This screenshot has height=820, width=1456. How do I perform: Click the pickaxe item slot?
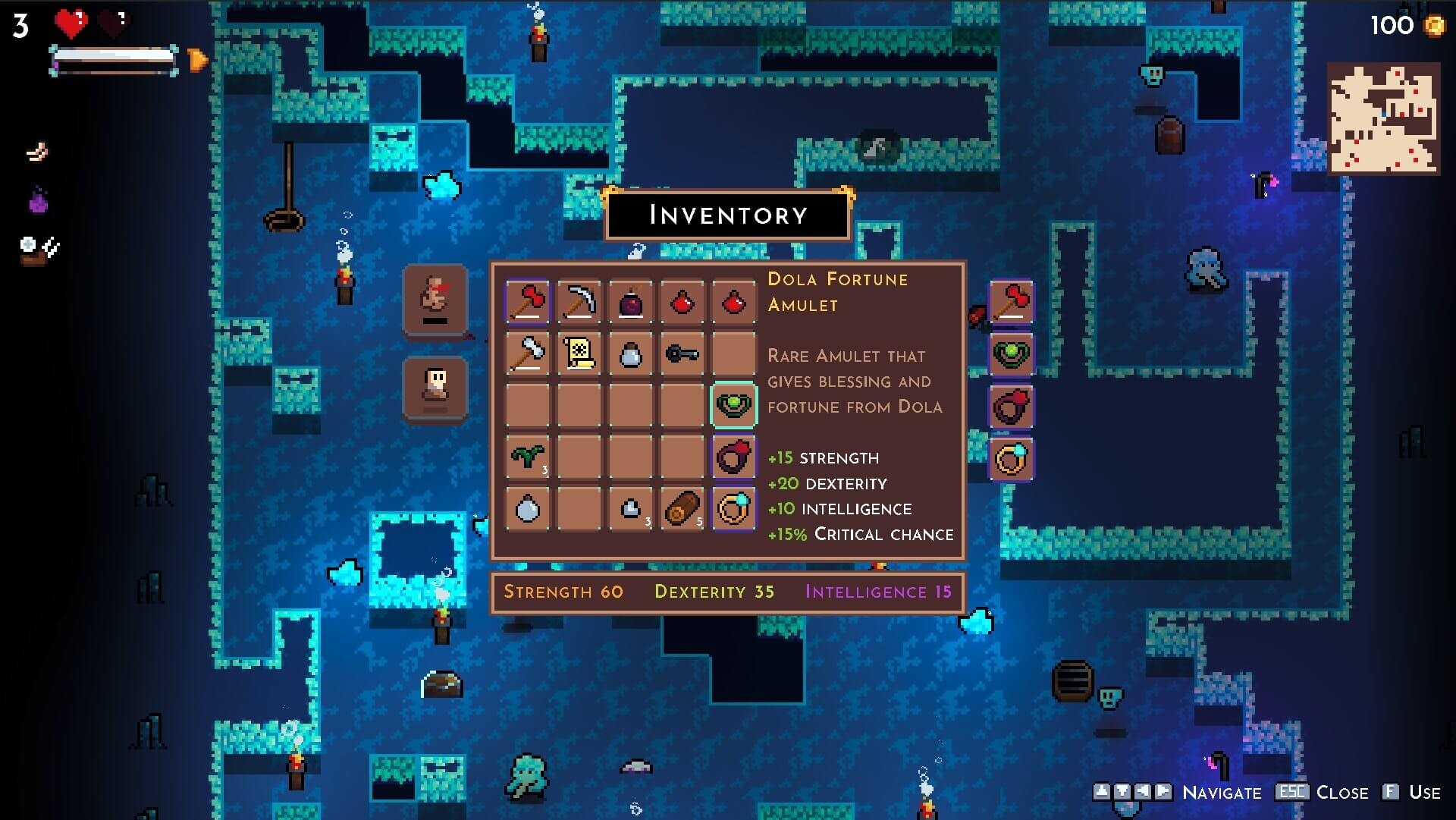[580, 303]
